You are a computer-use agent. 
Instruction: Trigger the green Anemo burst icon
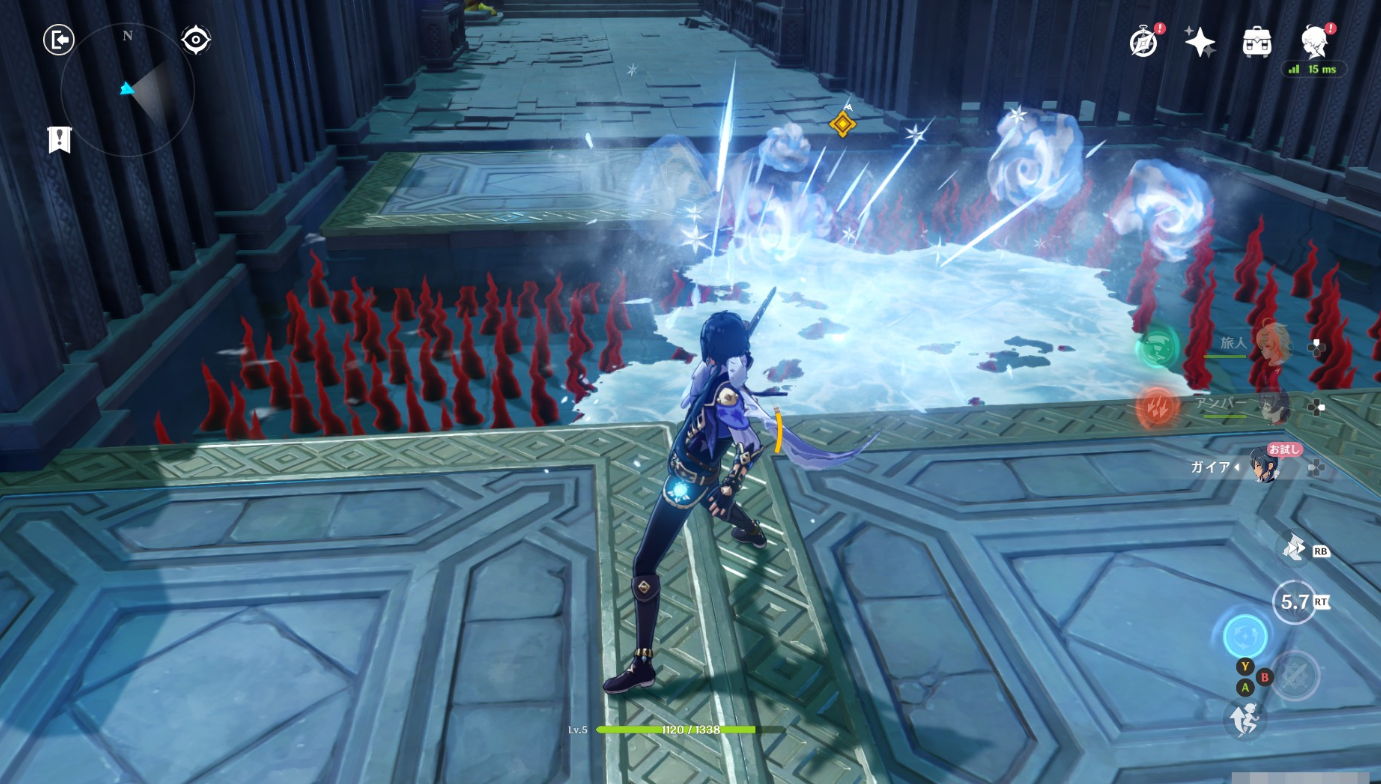(x=1156, y=348)
